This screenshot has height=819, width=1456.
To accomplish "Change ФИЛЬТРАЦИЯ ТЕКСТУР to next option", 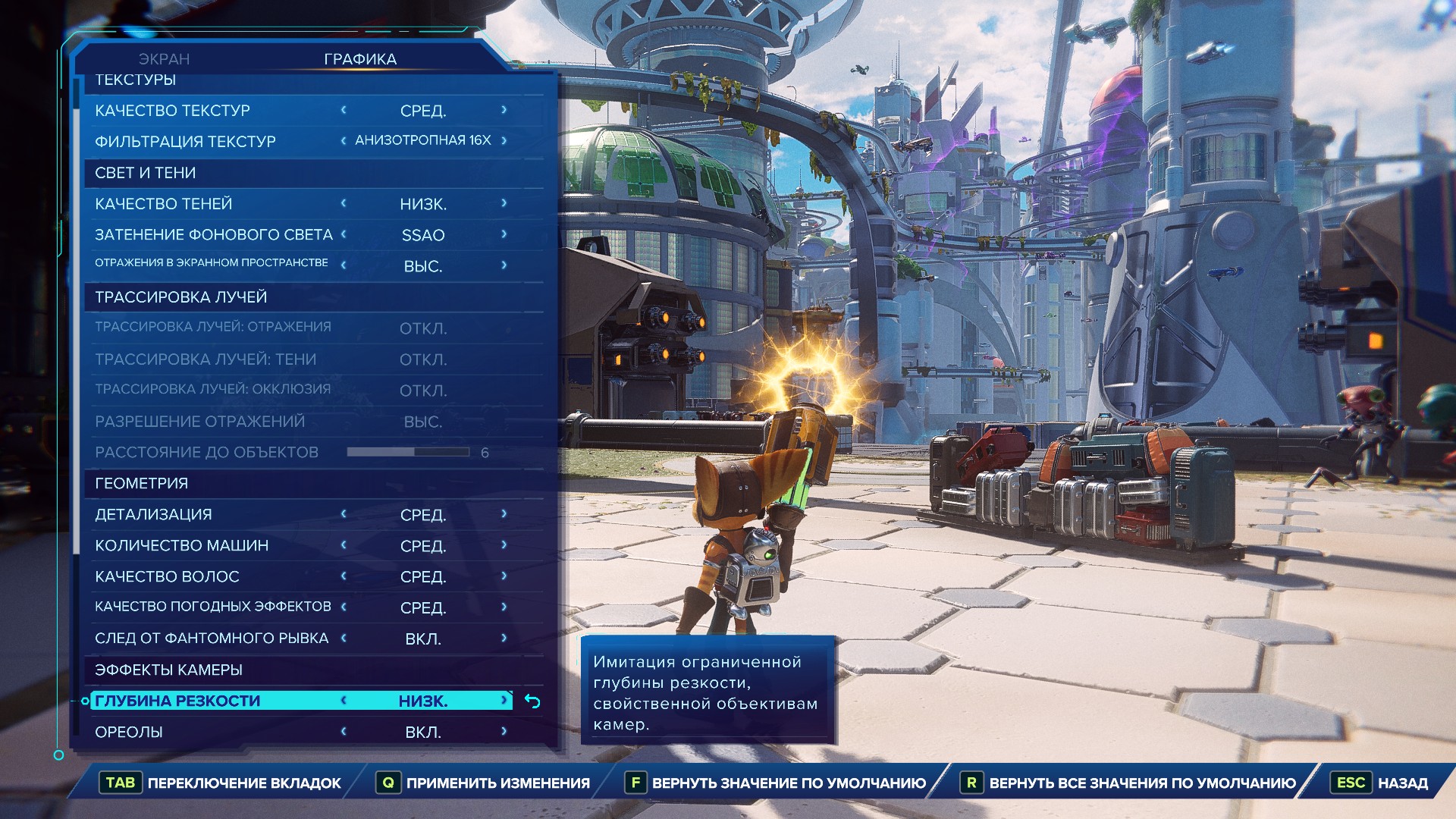I will [504, 141].
